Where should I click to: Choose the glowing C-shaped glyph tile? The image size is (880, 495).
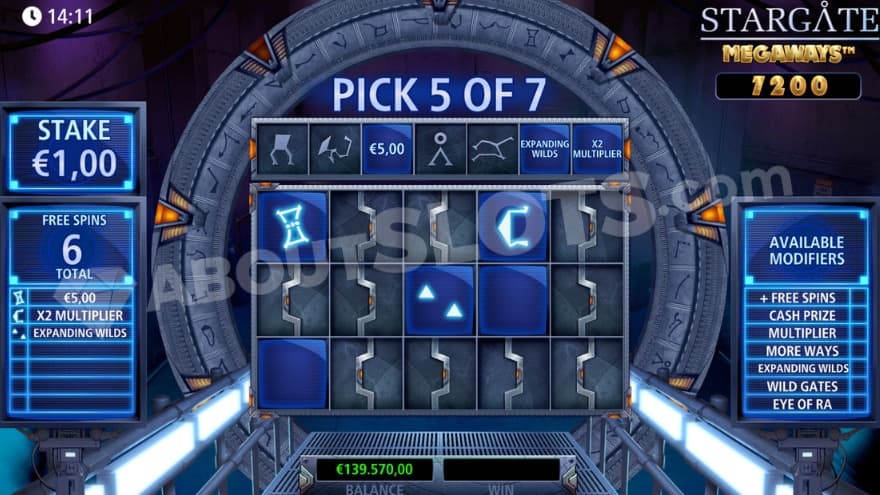coord(513,226)
